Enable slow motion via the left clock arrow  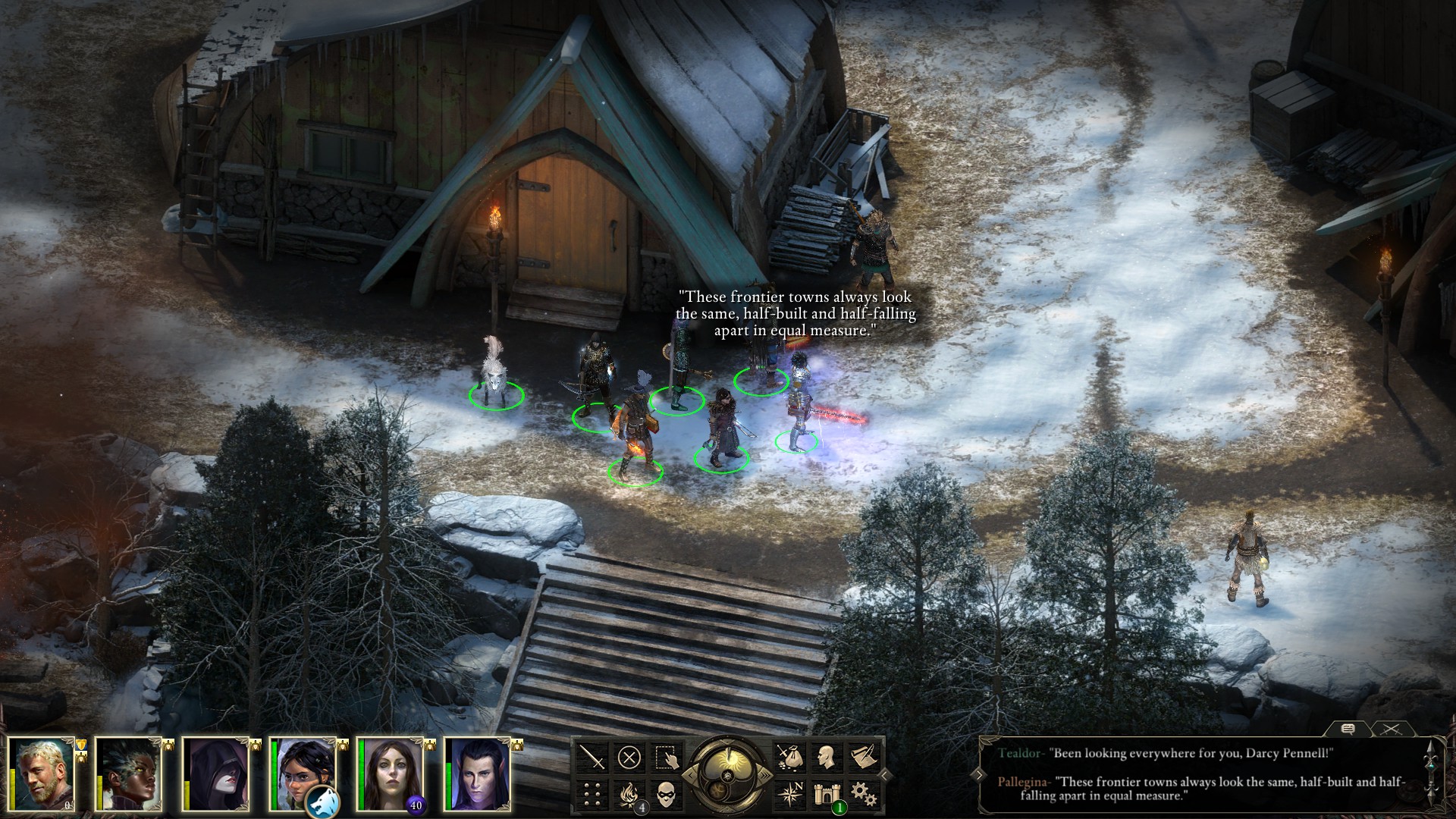pos(690,774)
